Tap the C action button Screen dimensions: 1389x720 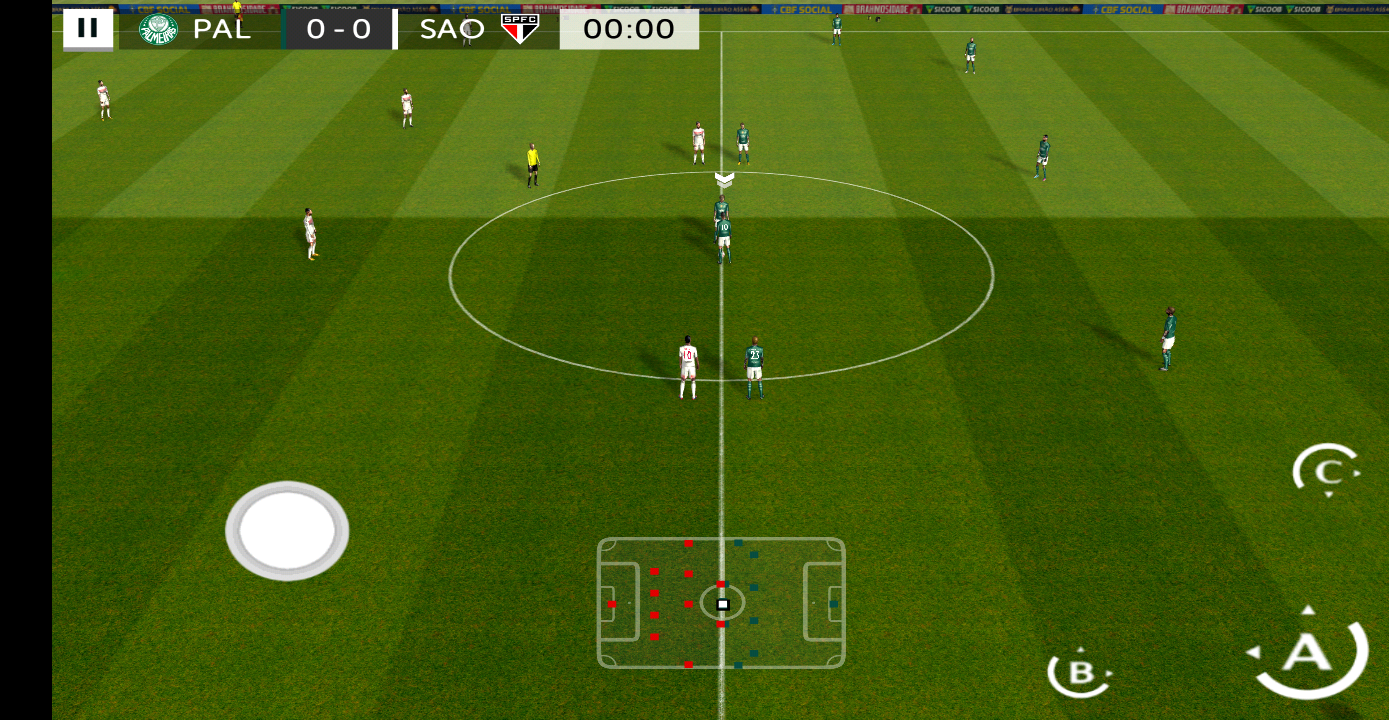tap(1327, 470)
